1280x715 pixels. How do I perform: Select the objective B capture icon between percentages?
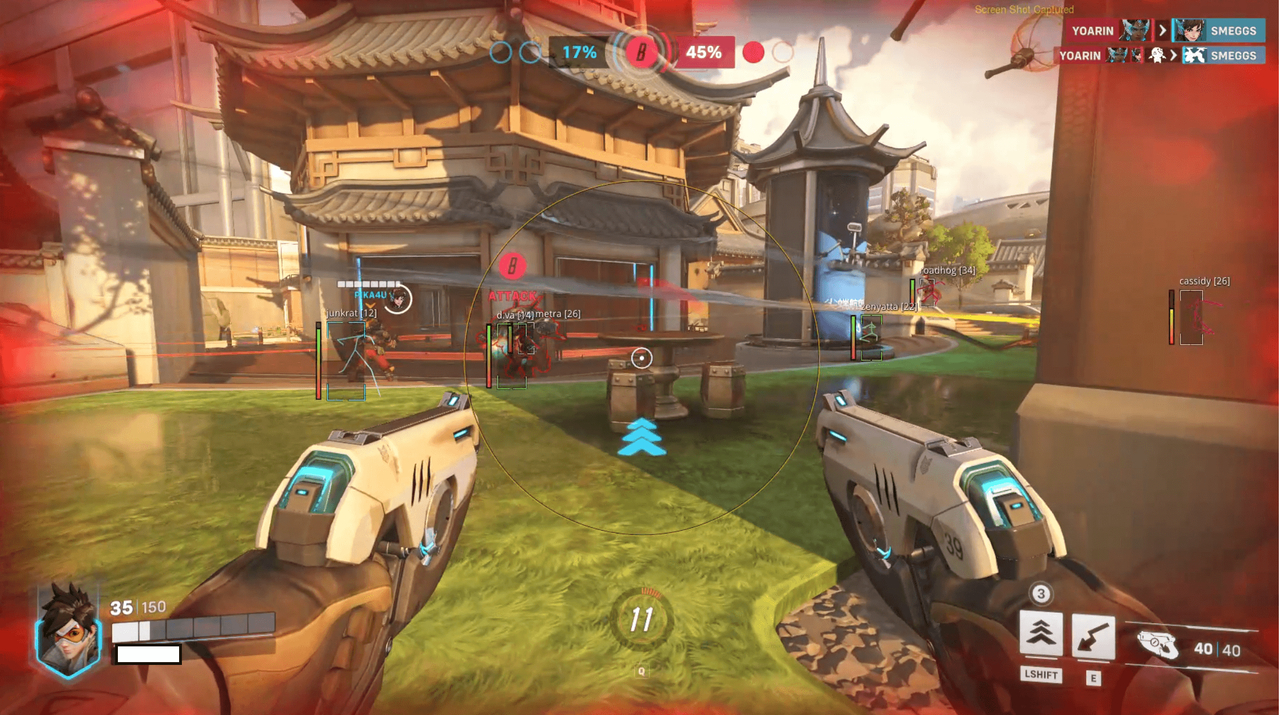641,52
